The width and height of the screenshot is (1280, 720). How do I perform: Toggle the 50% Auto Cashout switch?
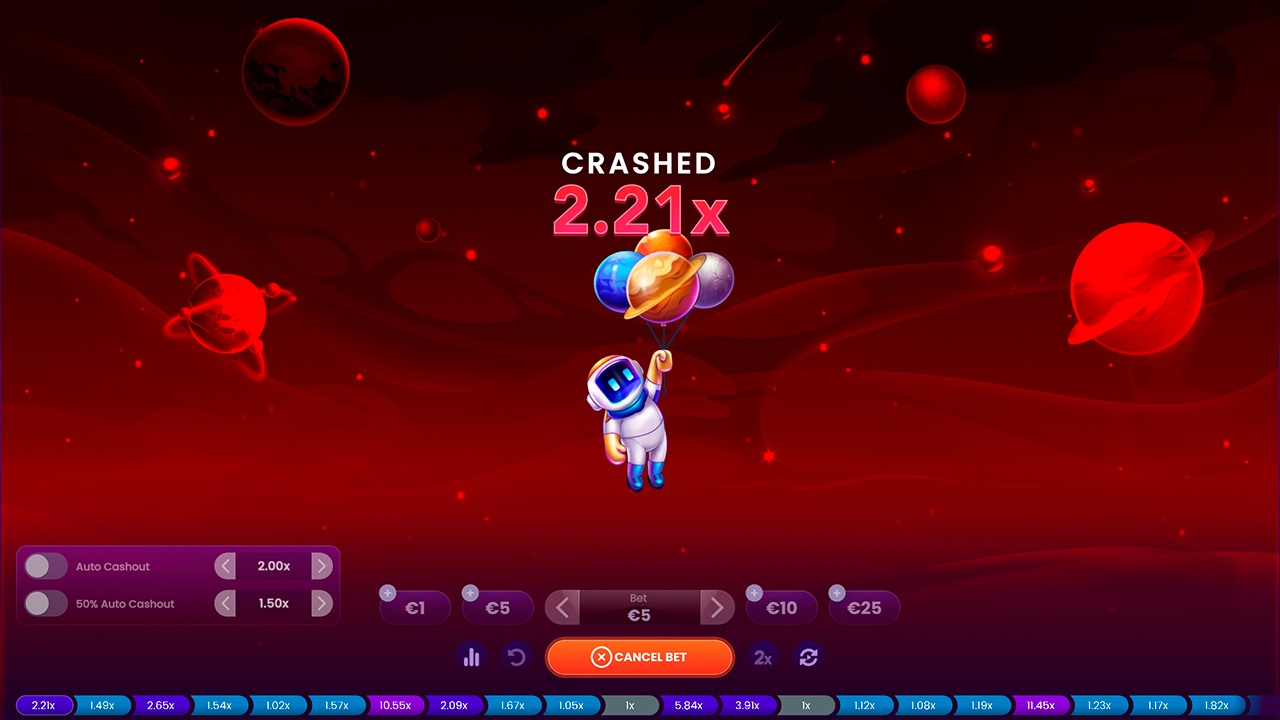tap(45, 603)
